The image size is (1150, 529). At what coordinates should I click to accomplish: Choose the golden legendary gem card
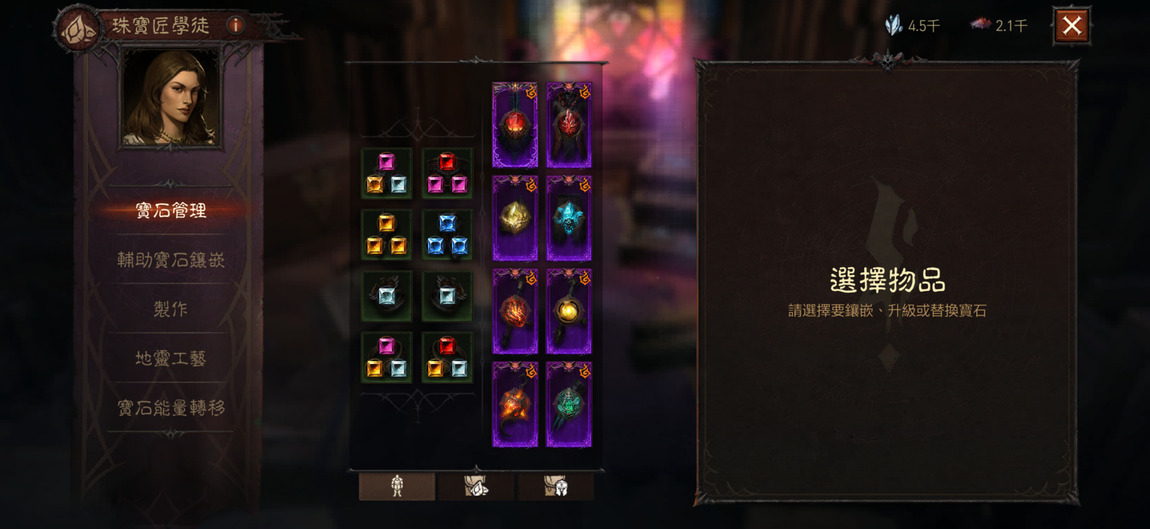pos(515,218)
